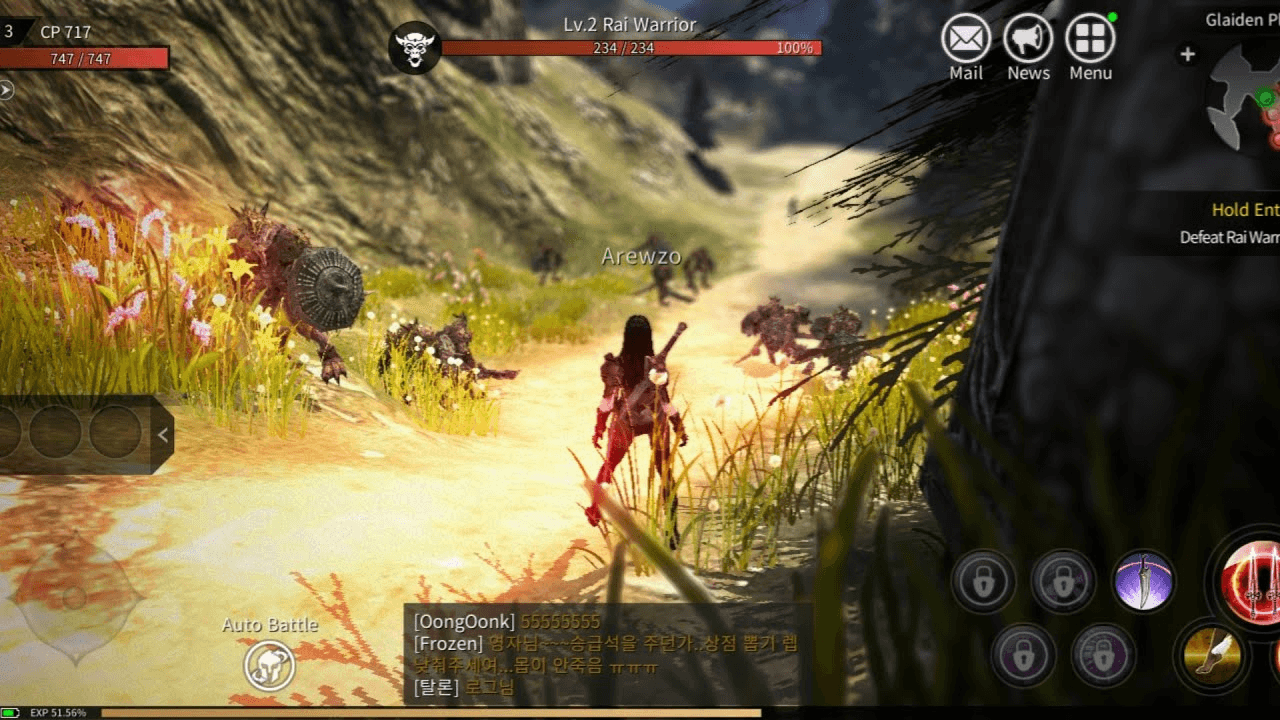Activate the purple sword skill

tap(1143, 581)
